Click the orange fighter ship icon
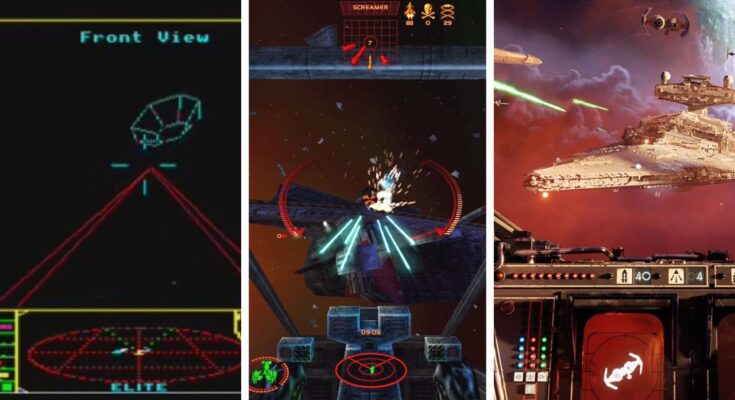The height and width of the screenshot is (400, 735). tap(409, 13)
